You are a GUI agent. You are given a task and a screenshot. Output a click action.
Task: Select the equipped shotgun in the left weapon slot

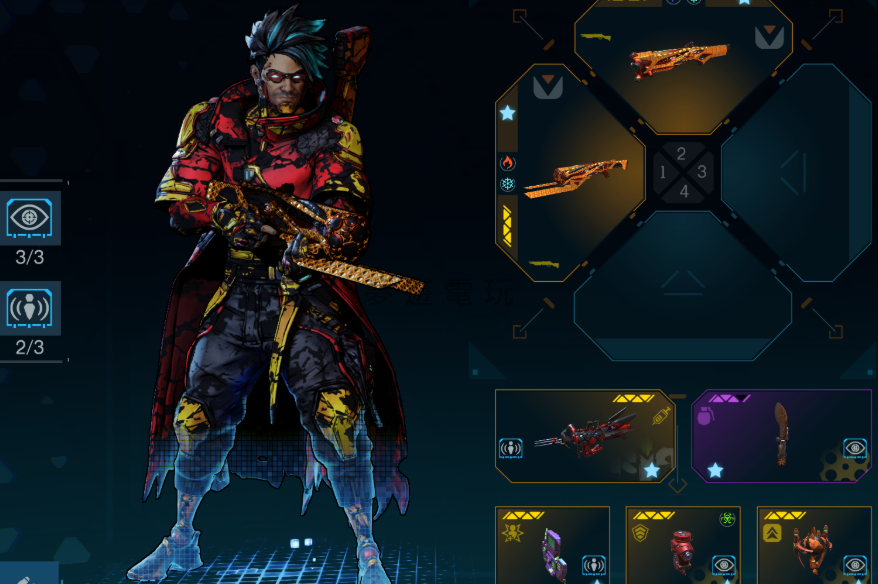click(570, 175)
